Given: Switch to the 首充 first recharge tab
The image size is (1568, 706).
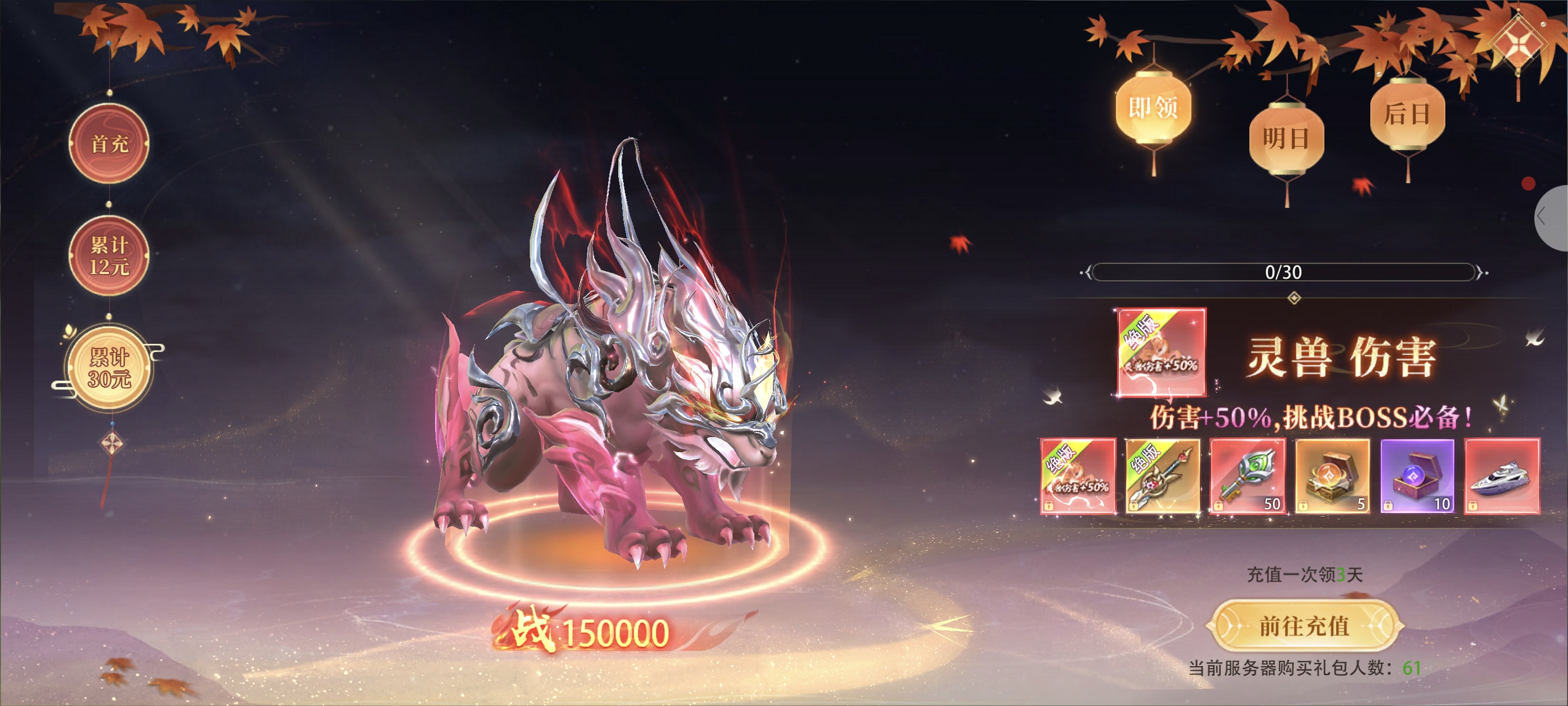Looking at the screenshot, I should pyautogui.click(x=109, y=144).
